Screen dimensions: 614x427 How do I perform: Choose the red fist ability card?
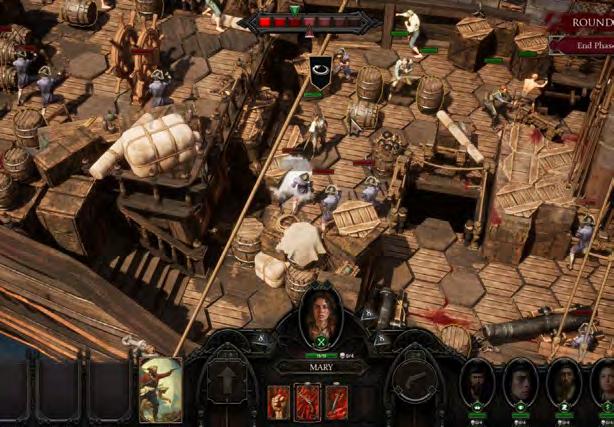(280, 402)
